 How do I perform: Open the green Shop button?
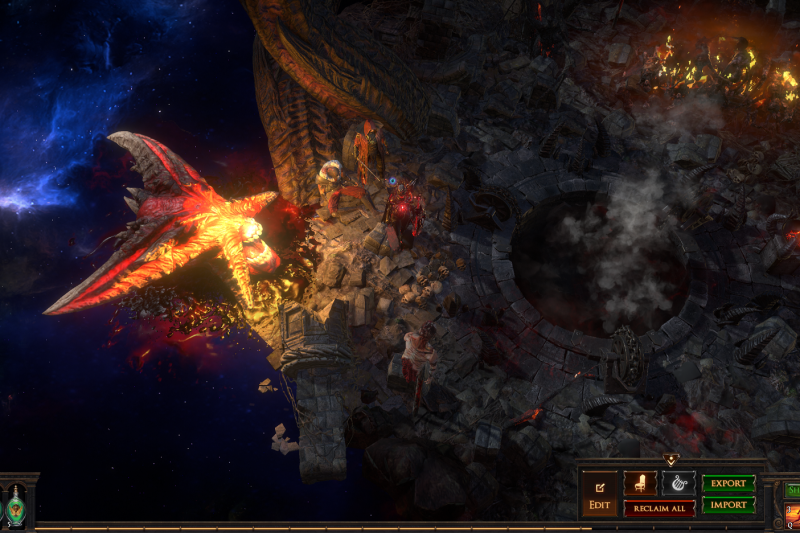pos(792,490)
